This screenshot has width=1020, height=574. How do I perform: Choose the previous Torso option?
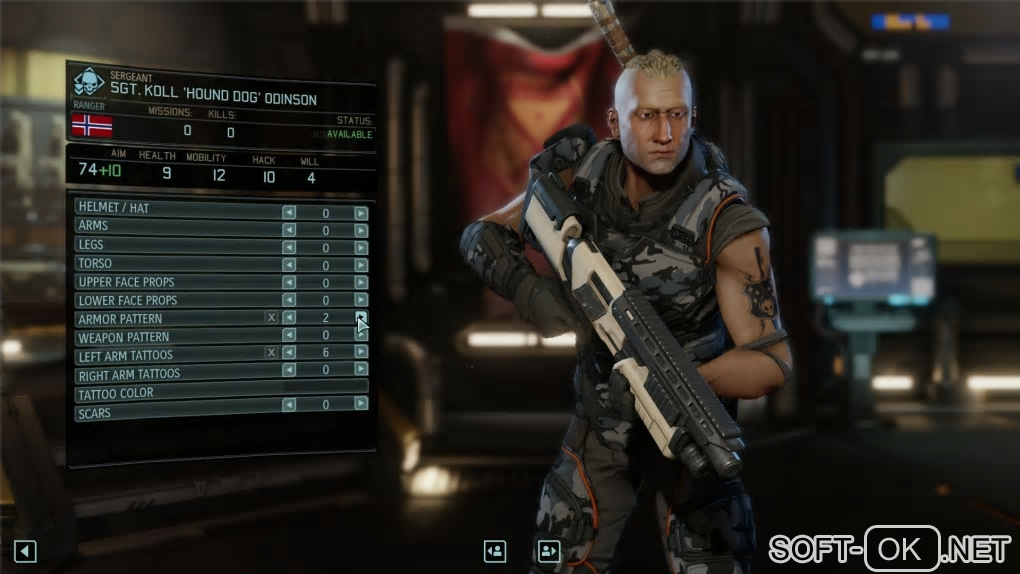point(289,264)
